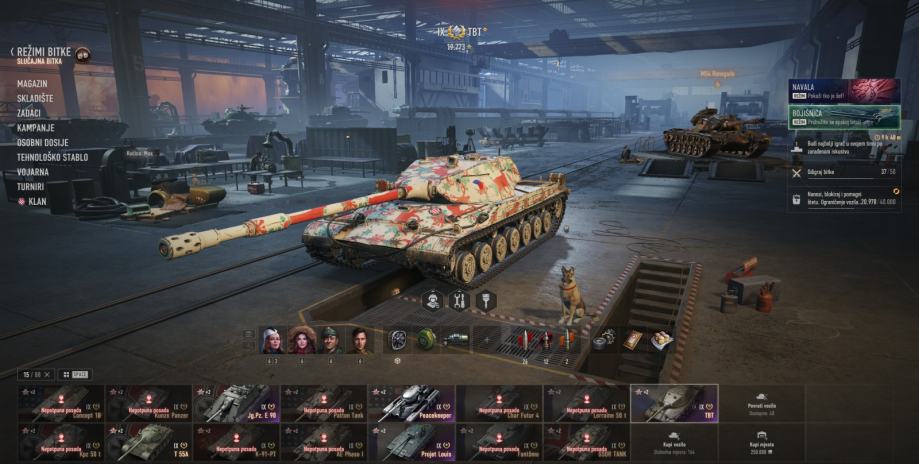Screen dimensions: 919x464
Task: Select the T 55A tank tile
Action: pos(148,441)
